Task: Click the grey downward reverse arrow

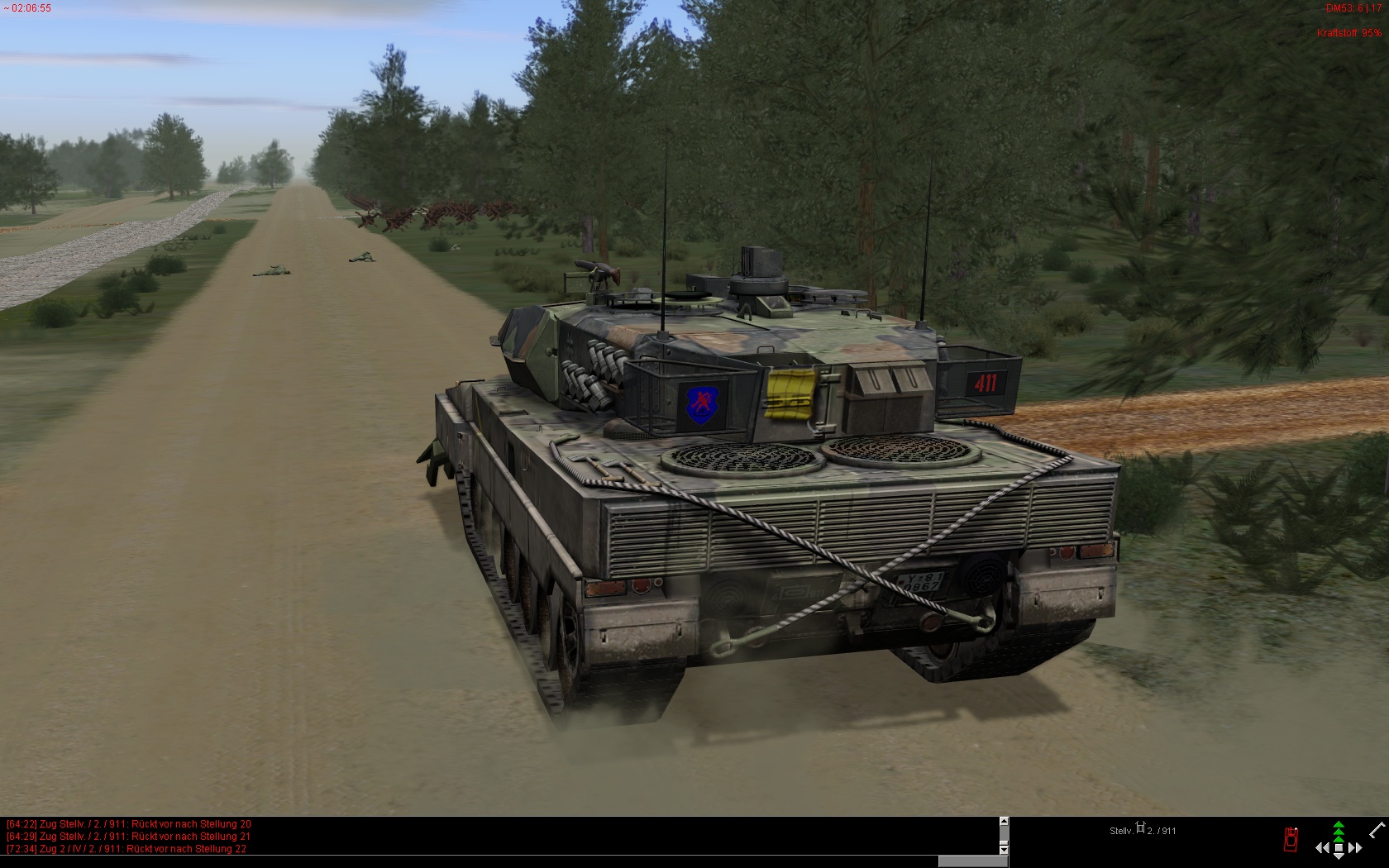Action: click(x=1339, y=857)
